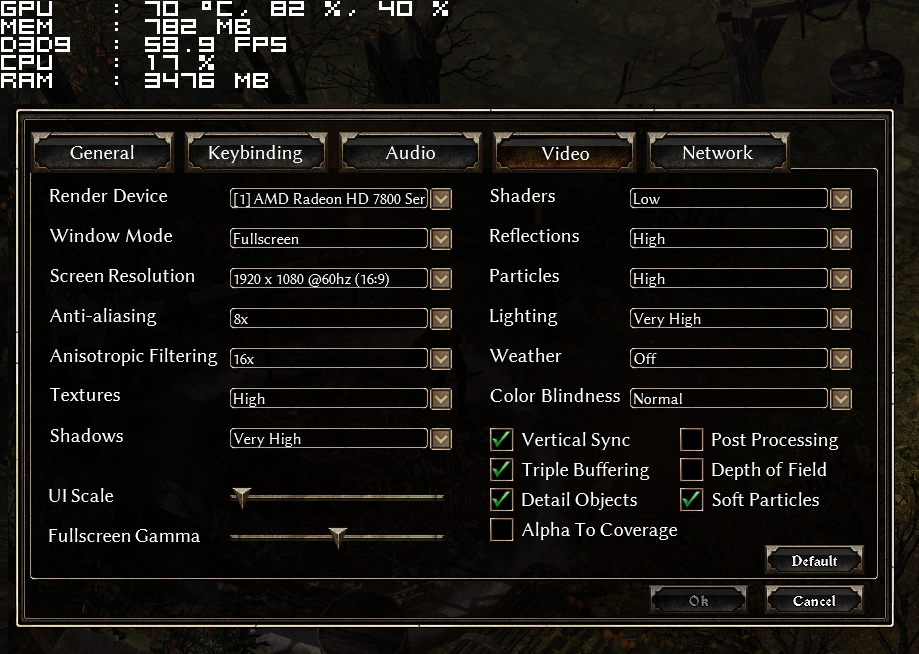Screen dimensions: 919x654
Task: Enable the Post Processing checkbox
Action: pyautogui.click(x=692, y=440)
